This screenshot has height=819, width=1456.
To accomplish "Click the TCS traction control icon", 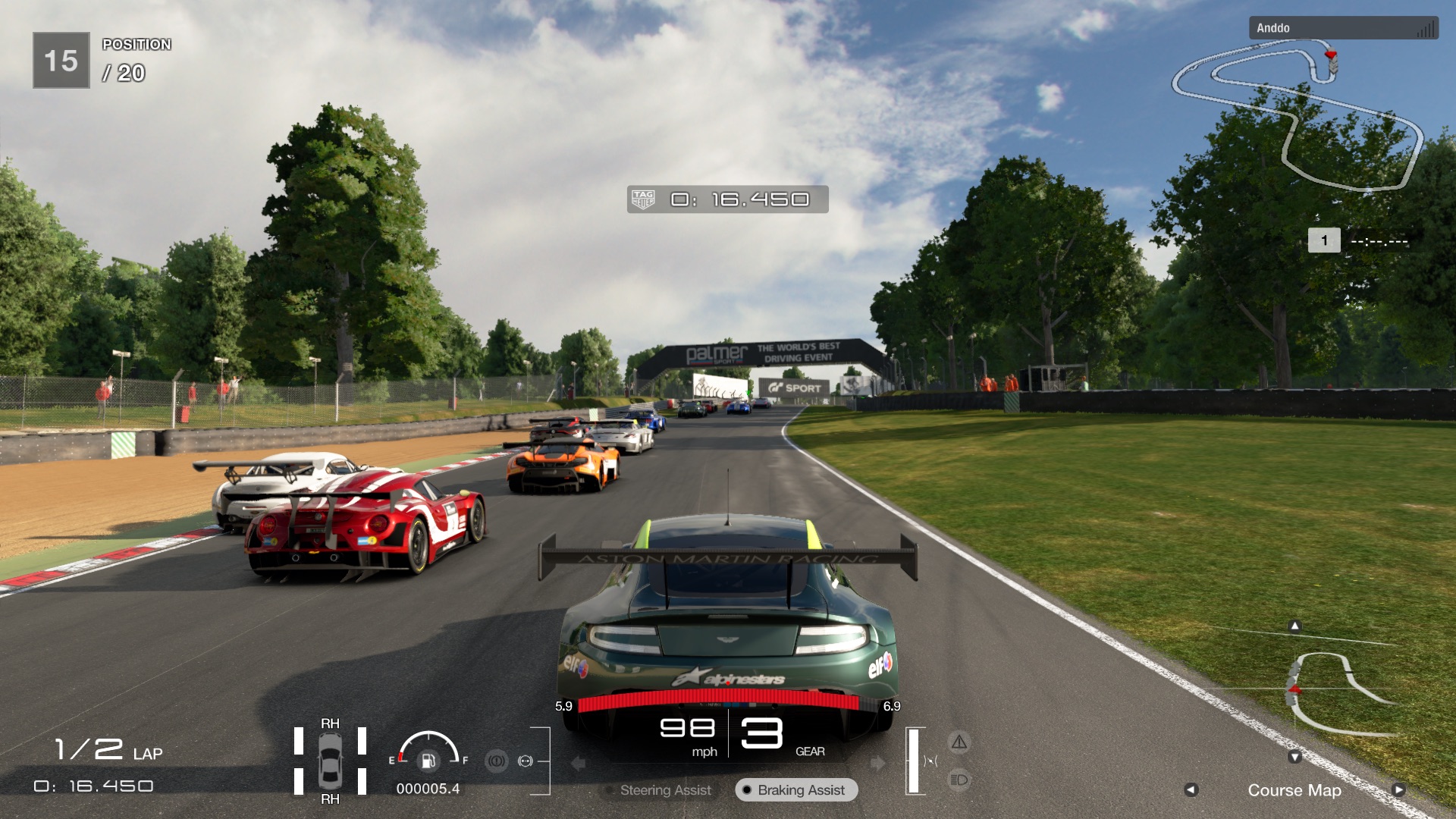I will point(526,760).
